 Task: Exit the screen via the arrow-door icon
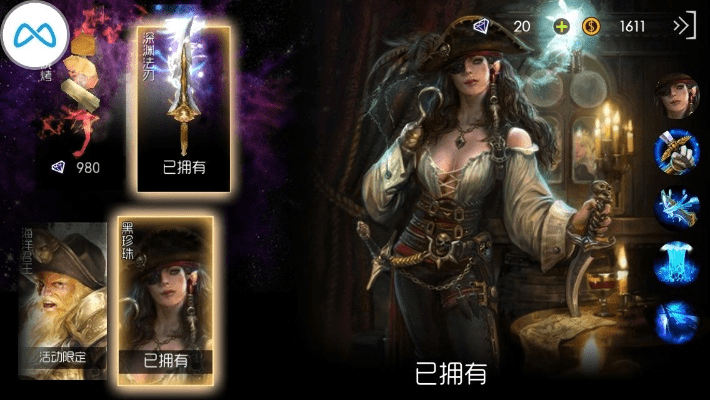[684, 26]
